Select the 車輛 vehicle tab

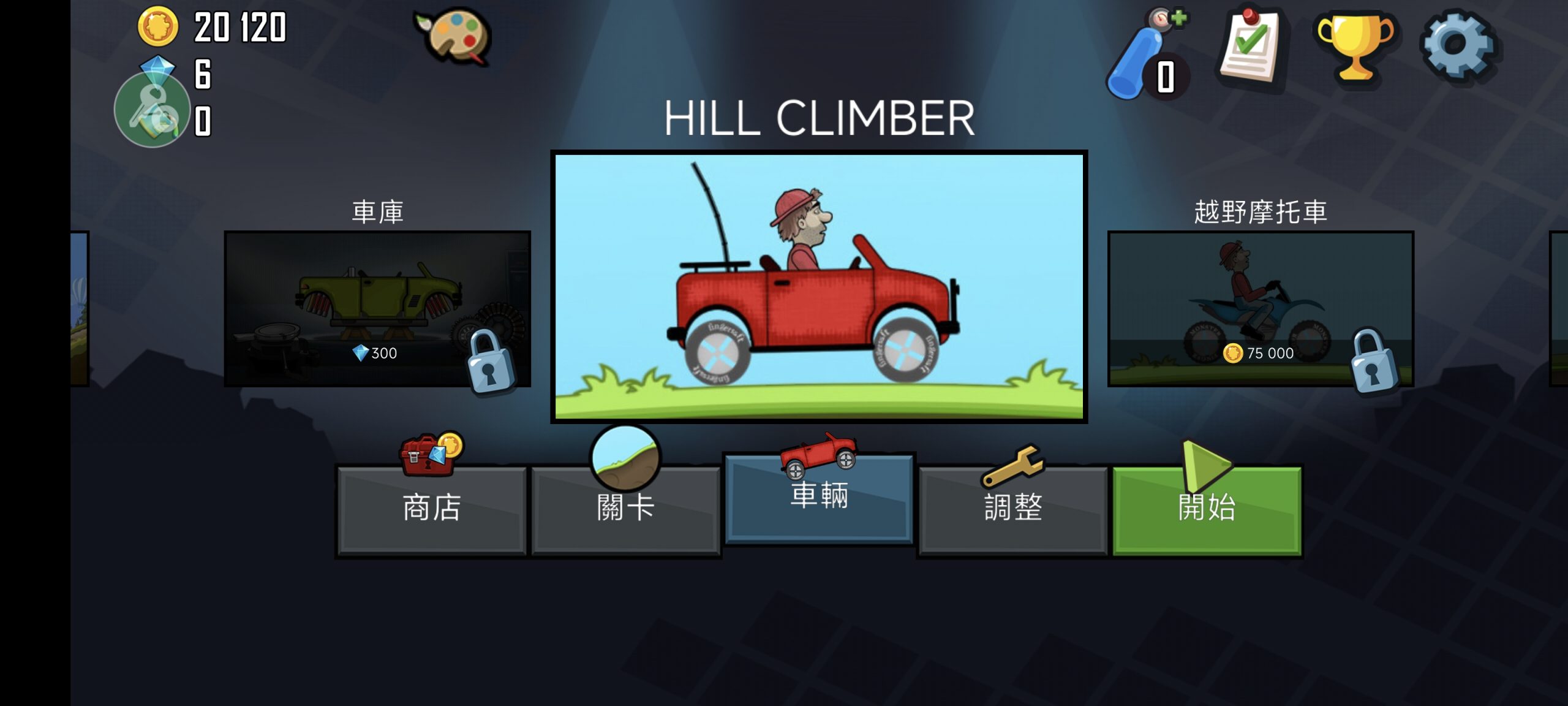click(x=819, y=498)
